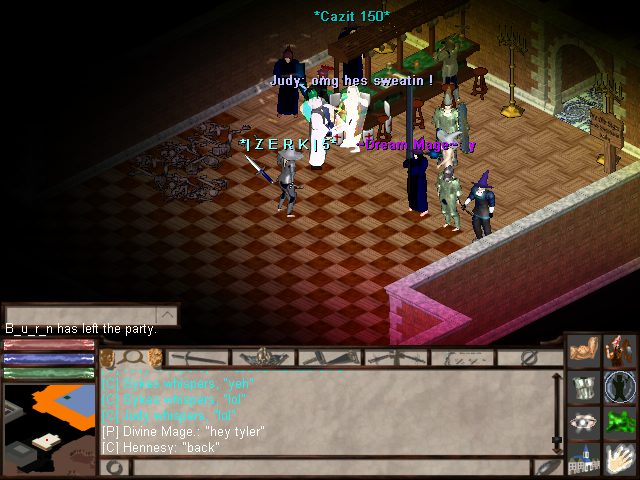Expand the arrow on the message panel

pos(168,316)
